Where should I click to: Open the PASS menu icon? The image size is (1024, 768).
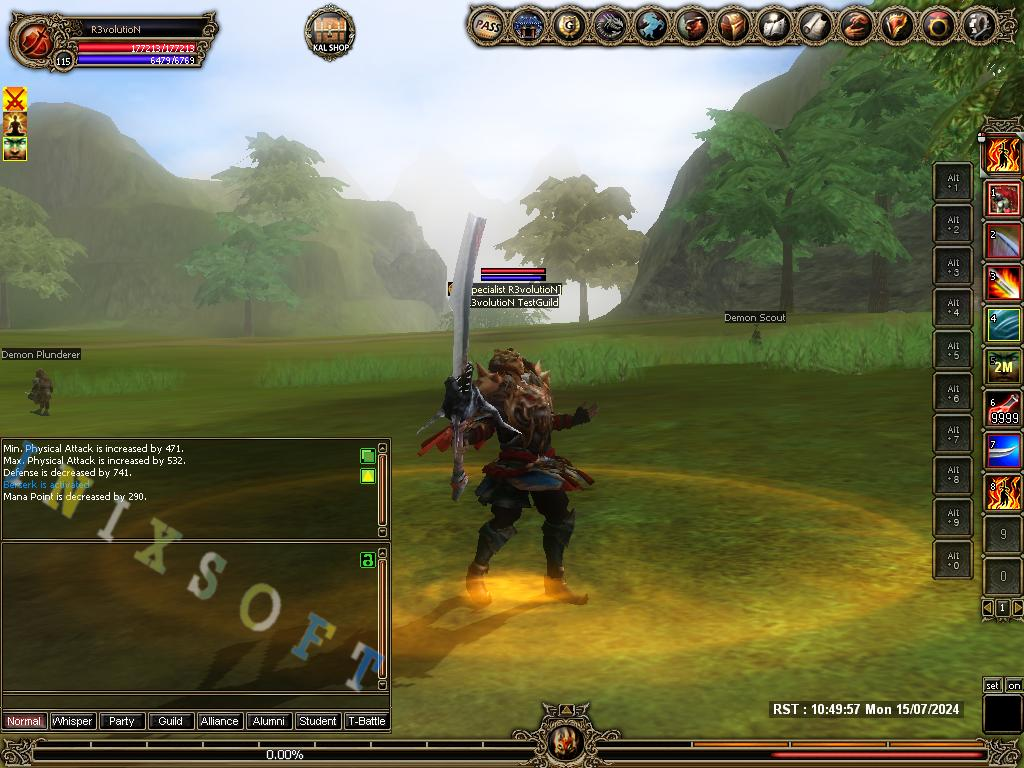point(487,26)
